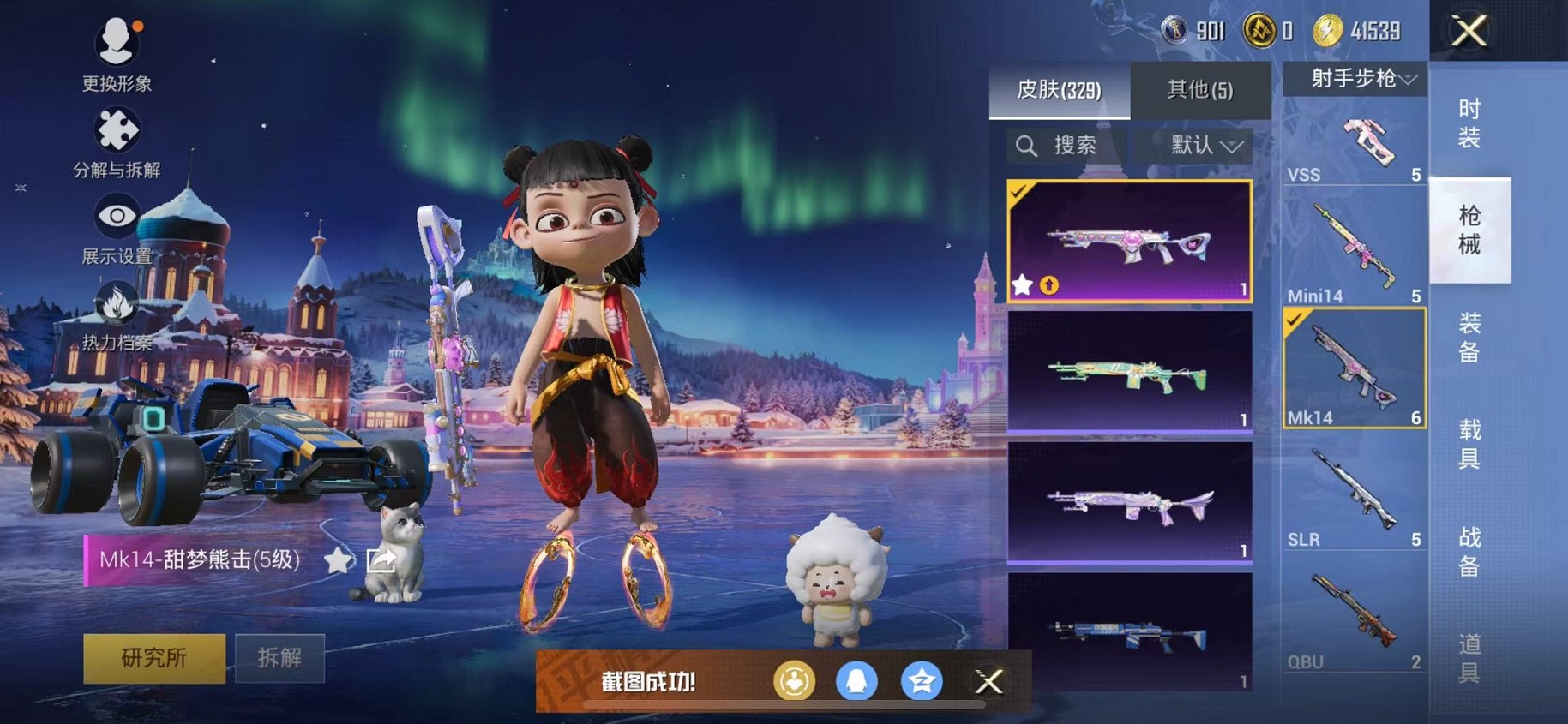The image size is (1568, 724).
Task: Select the green Mk14 skin thumbnail
Action: (1129, 372)
